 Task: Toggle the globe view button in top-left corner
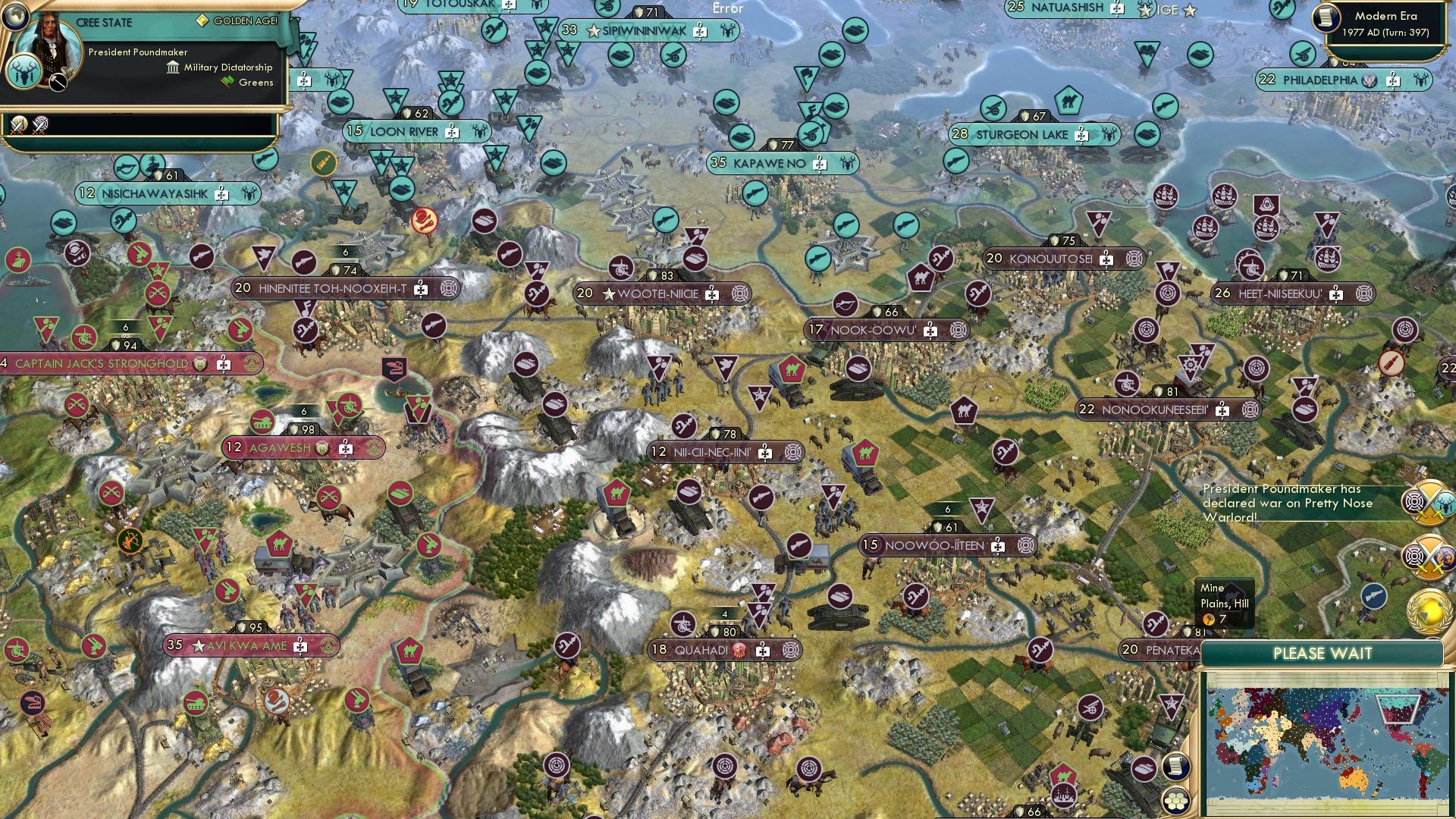(x=15, y=15)
